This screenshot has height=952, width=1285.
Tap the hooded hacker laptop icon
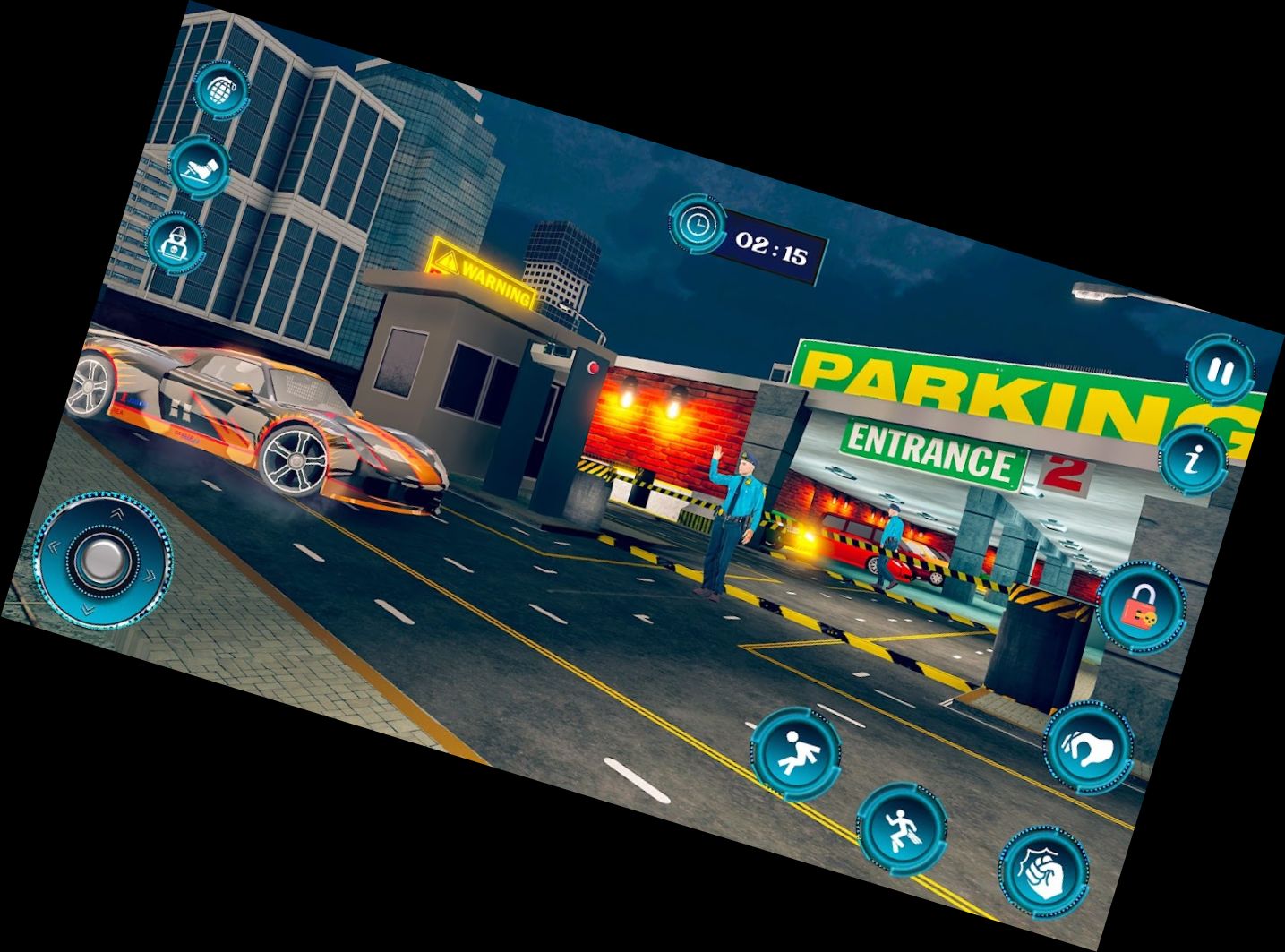[171, 241]
